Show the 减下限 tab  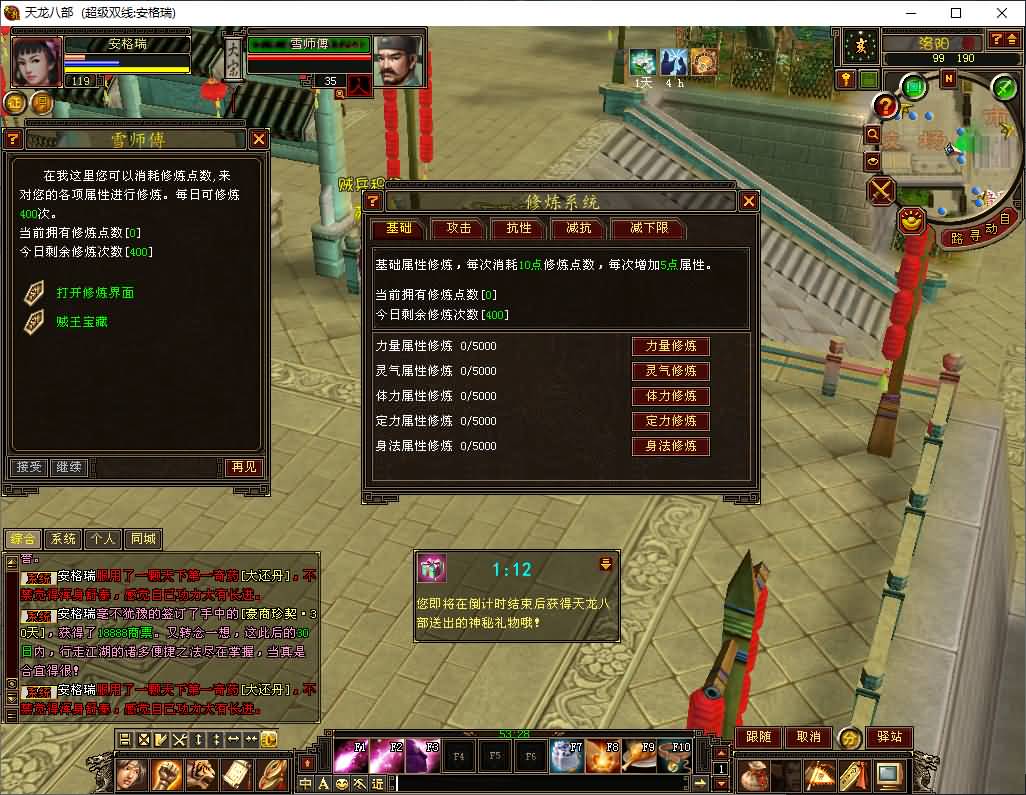648,228
